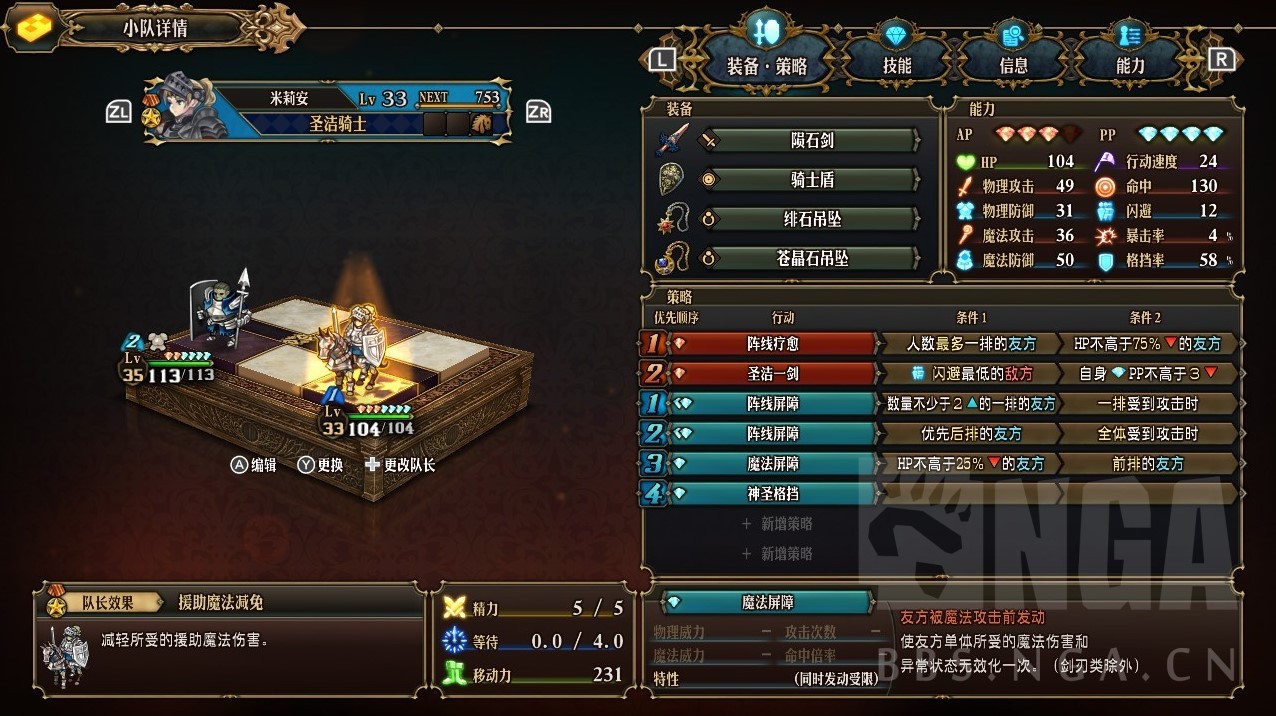The height and width of the screenshot is (716, 1276).
Task: Click the 小队详情 title banner
Action: (x=155, y=28)
